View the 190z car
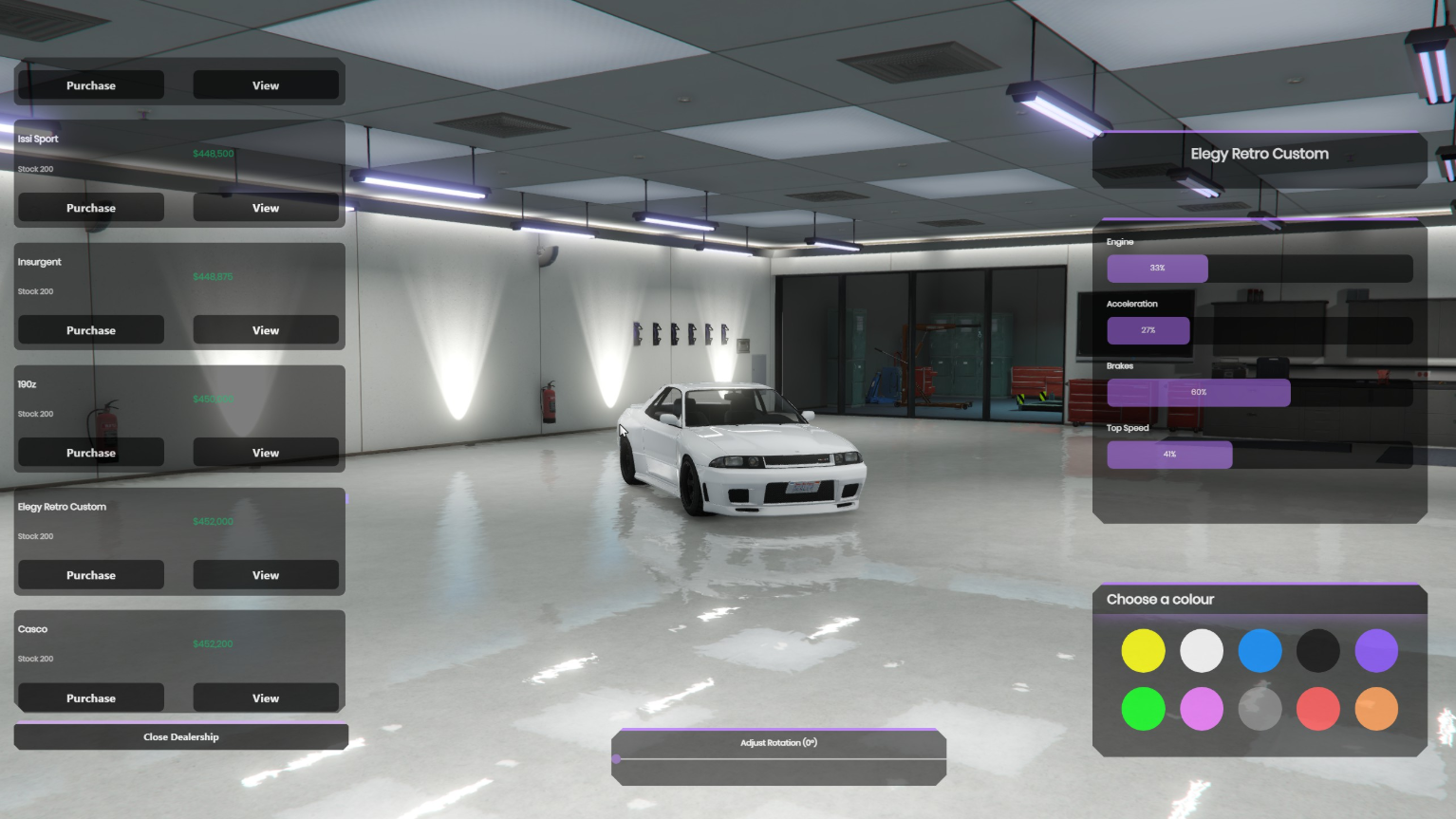Image resolution: width=1456 pixels, height=819 pixels. [266, 453]
